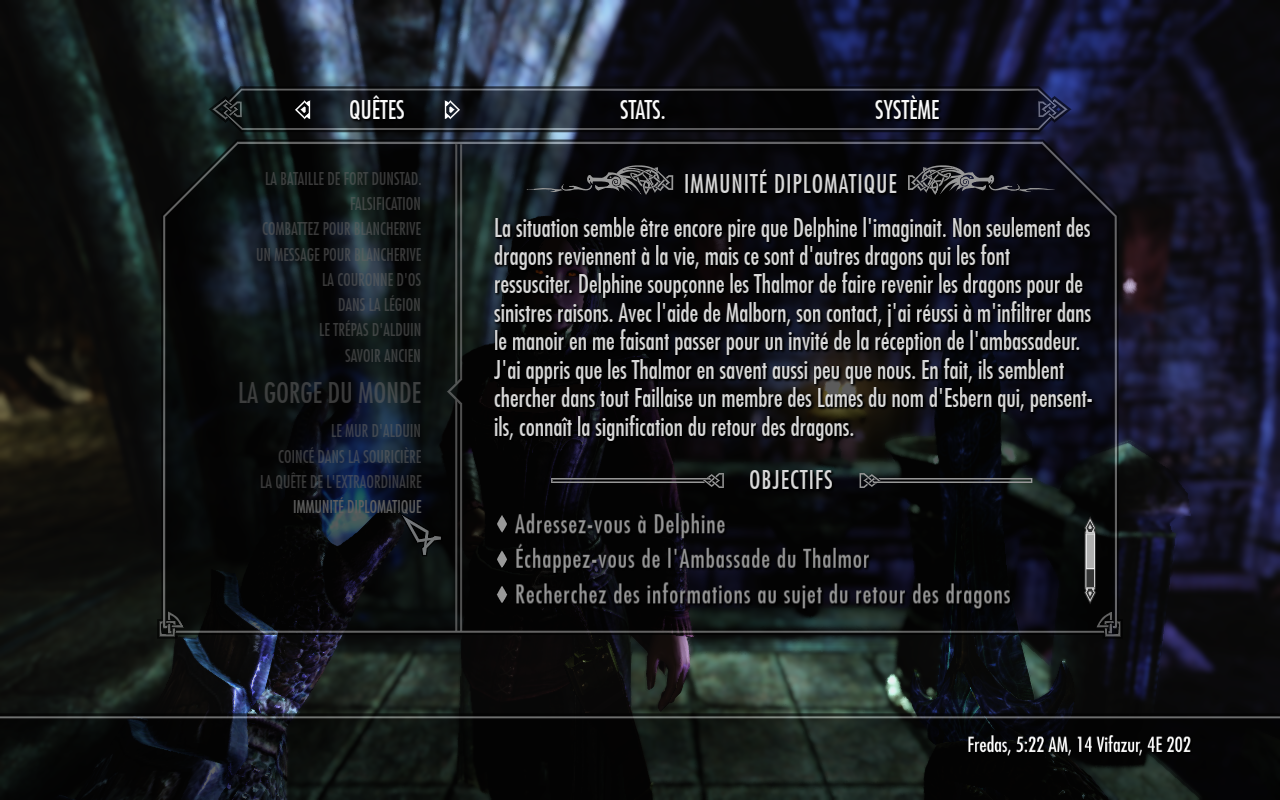Viewport: 1280px width, 800px height.
Task: Open the Dans la Légion quest
Action: pos(379,305)
